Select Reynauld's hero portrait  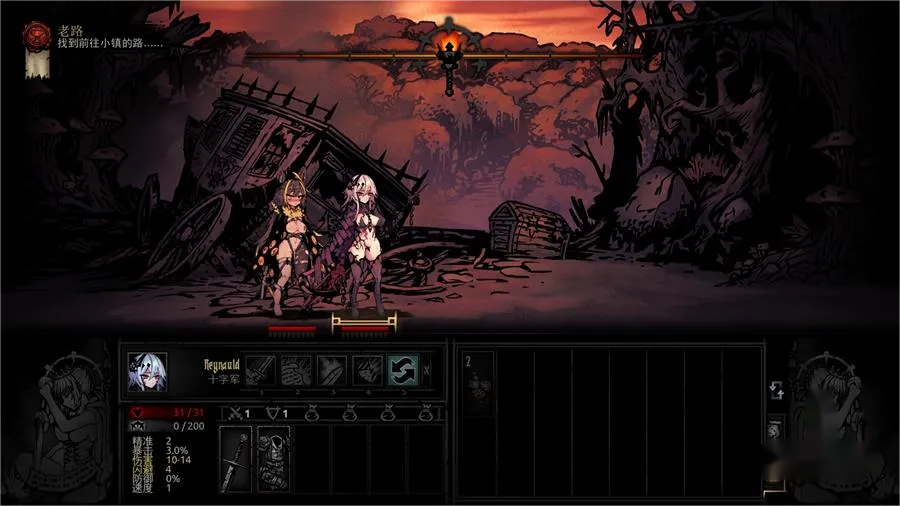pyautogui.click(x=146, y=372)
